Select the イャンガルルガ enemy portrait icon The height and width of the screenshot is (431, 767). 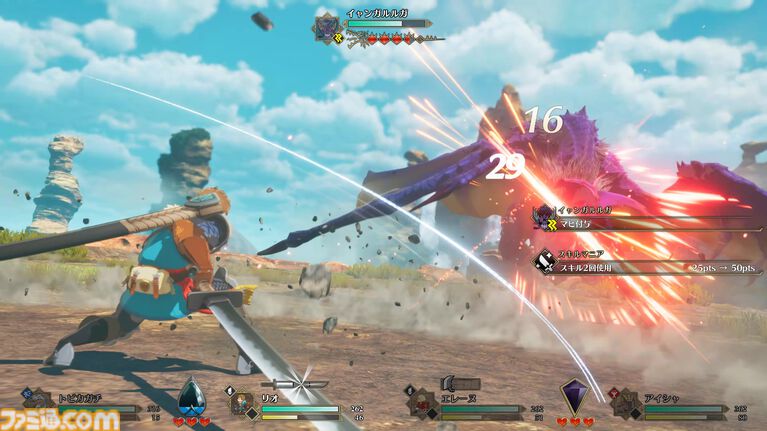point(327,27)
